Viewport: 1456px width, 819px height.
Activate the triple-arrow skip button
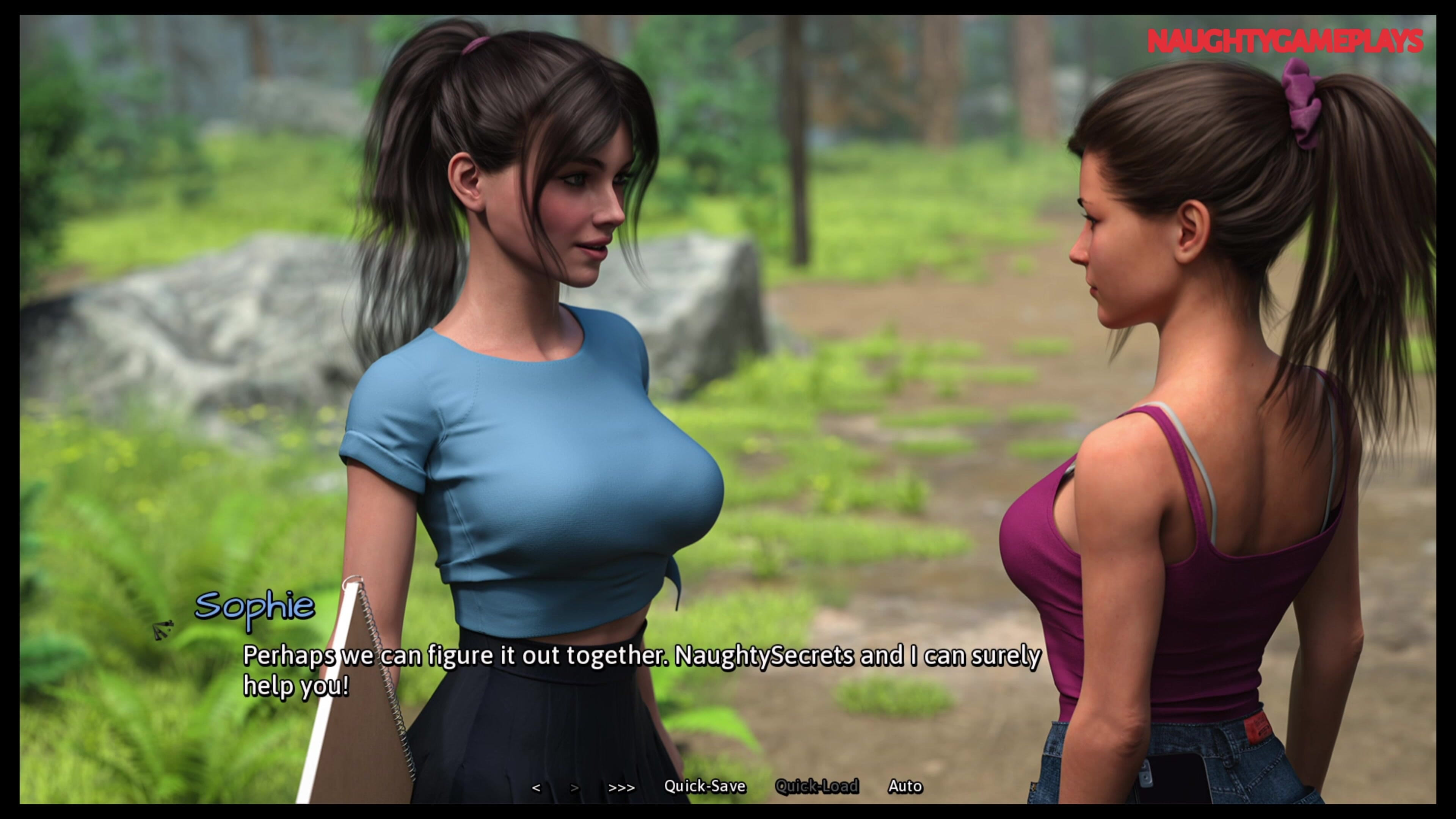[621, 788]
